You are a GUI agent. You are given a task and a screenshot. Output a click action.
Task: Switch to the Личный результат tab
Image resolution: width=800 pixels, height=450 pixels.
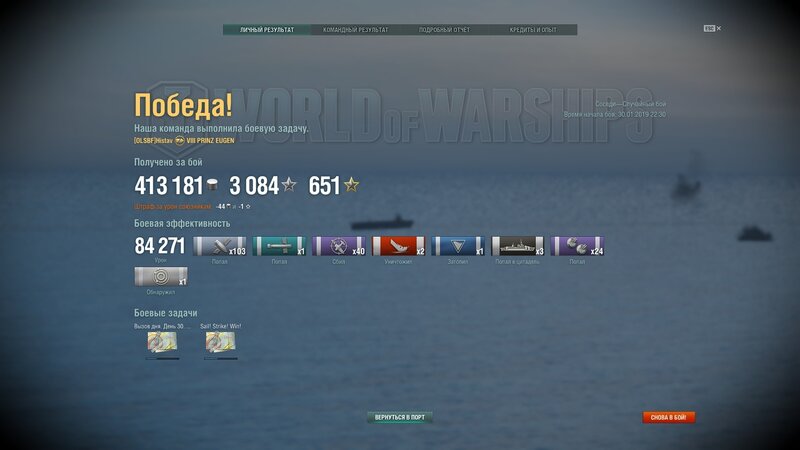(x=267, y=30)
